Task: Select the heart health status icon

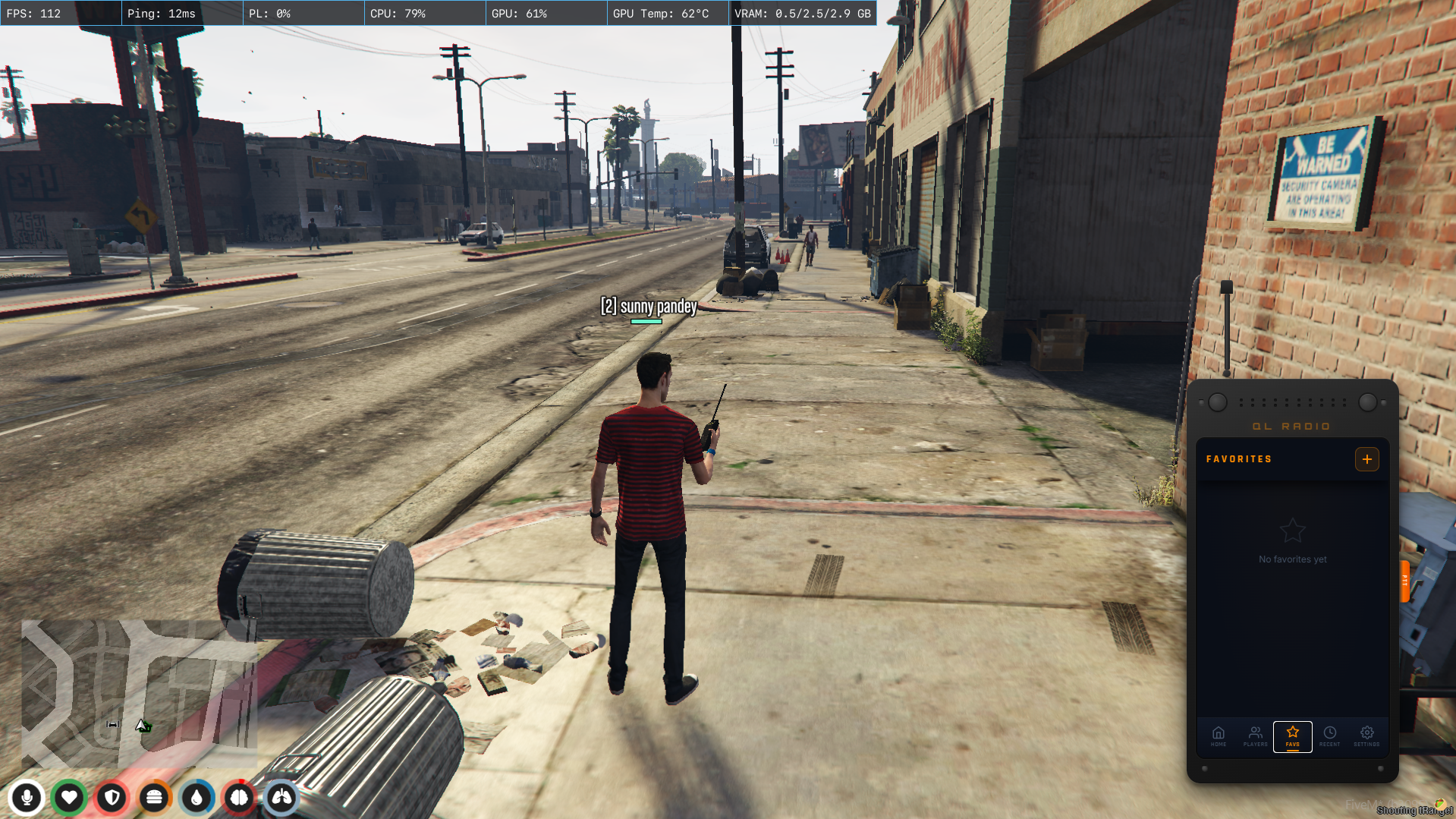Action: click(69, 798)
